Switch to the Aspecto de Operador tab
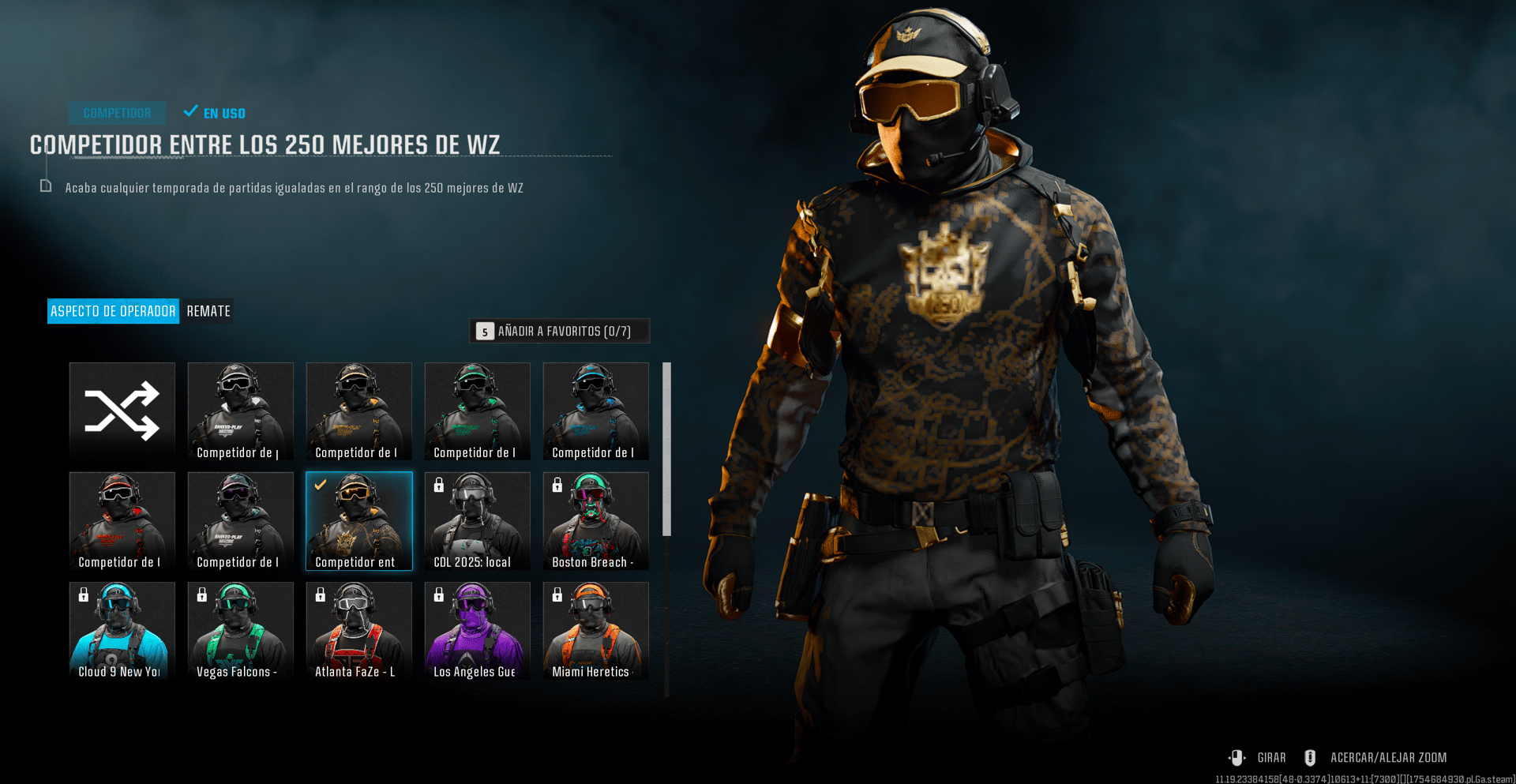Screen dimensions: 1516x784 [113, 311]
